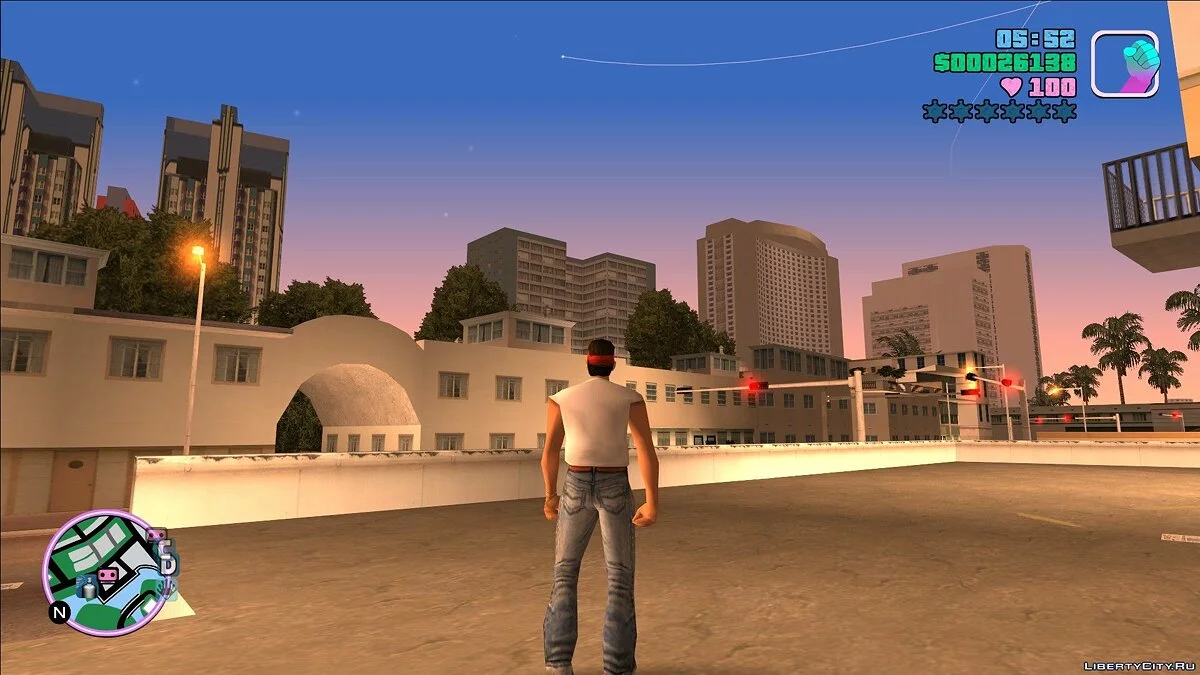
Task: Select the cassette blip beside the spray can
Action: coord(107,576)
